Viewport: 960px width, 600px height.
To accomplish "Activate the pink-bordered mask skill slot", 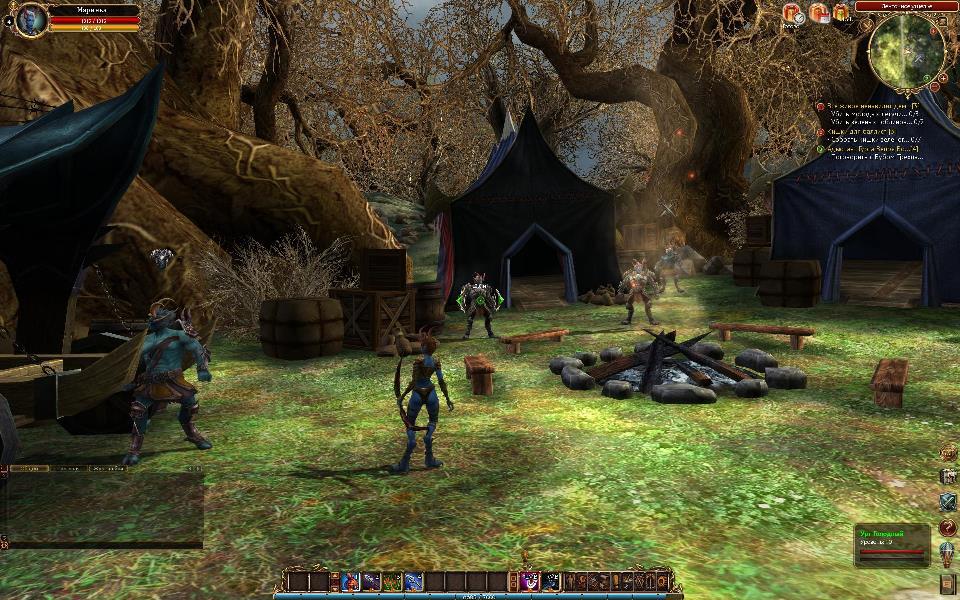I will click(530, 581).
